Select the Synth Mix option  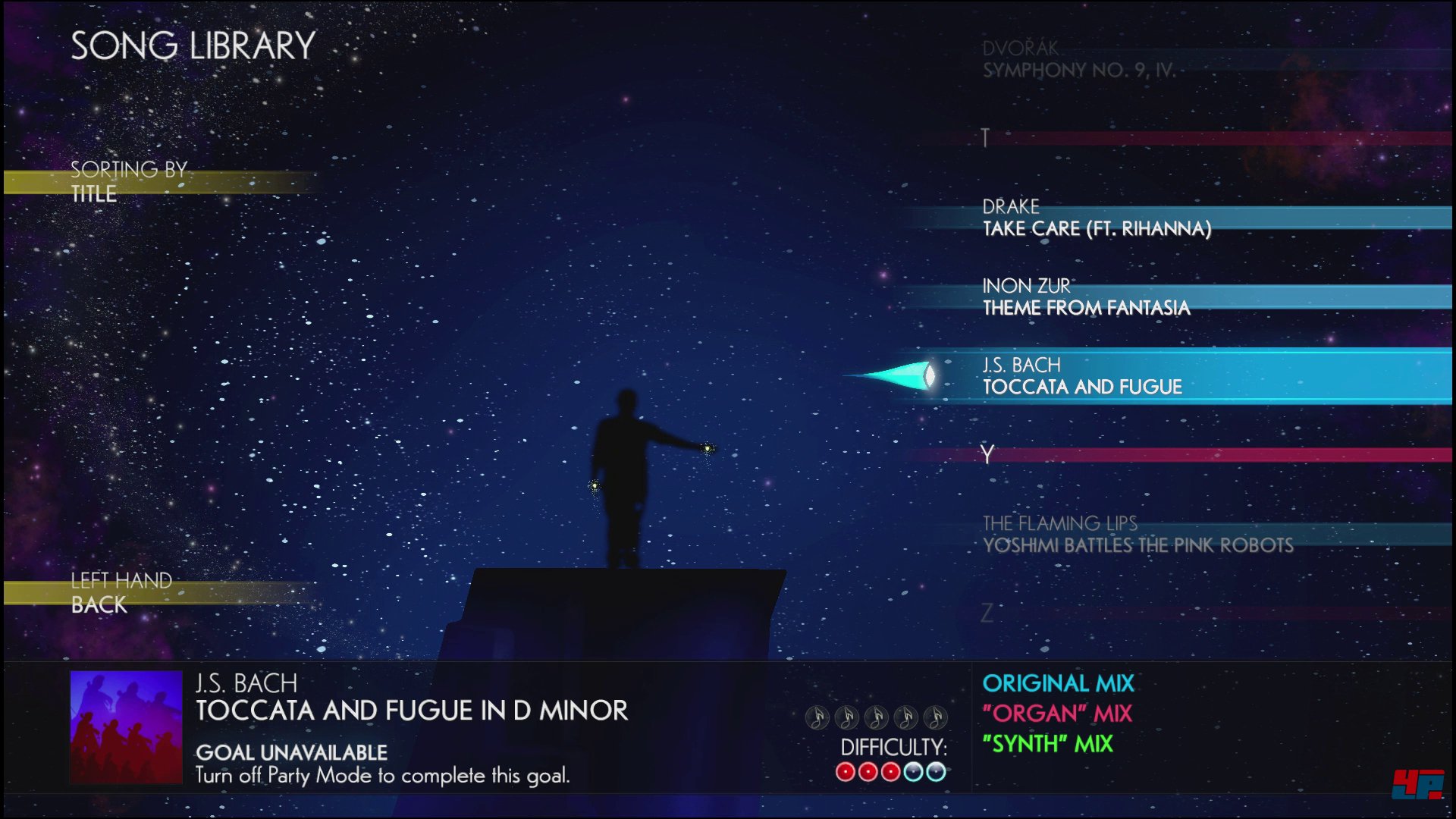(1046, 745)
